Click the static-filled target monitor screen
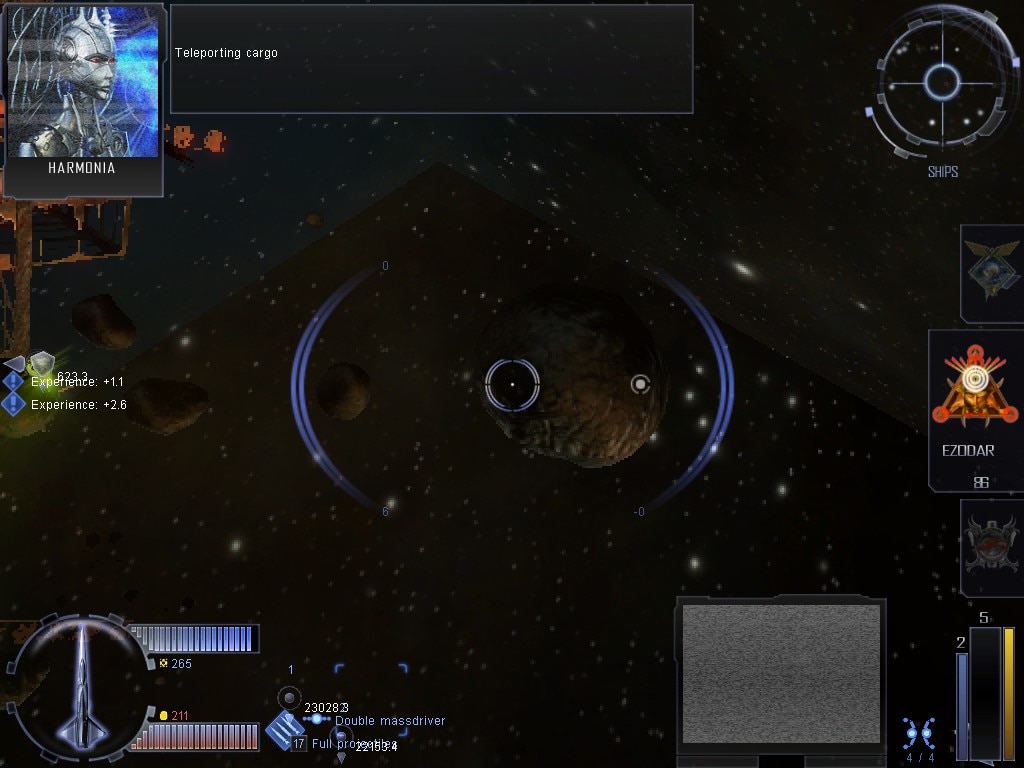Screen dimensions: 1024x768 click(780, 672)
